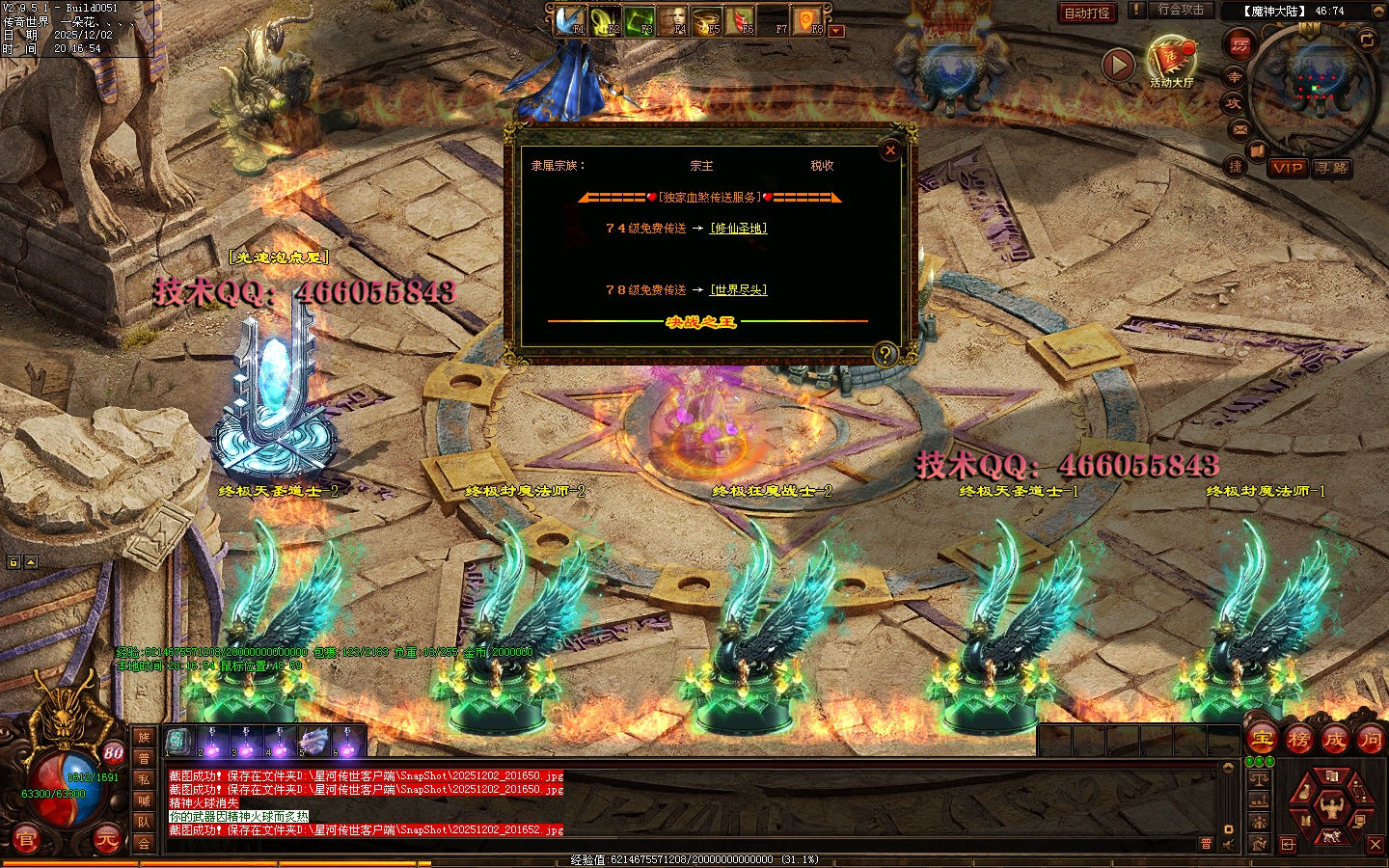Open the 宝 treasure shop button
Image resolution: width=1389 pixels, height=868 pixels.
[x=1263, y=740]
